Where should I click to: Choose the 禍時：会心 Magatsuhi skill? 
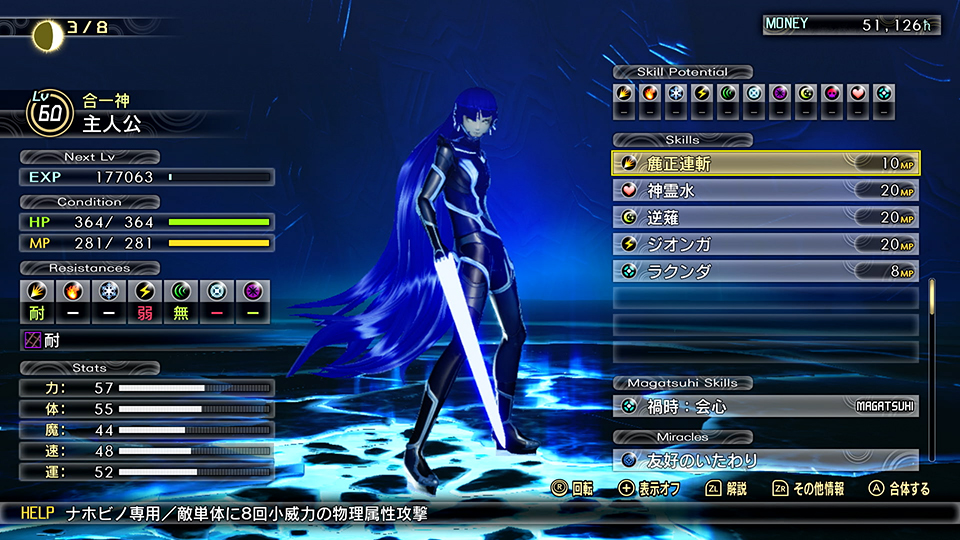point(765,407)
